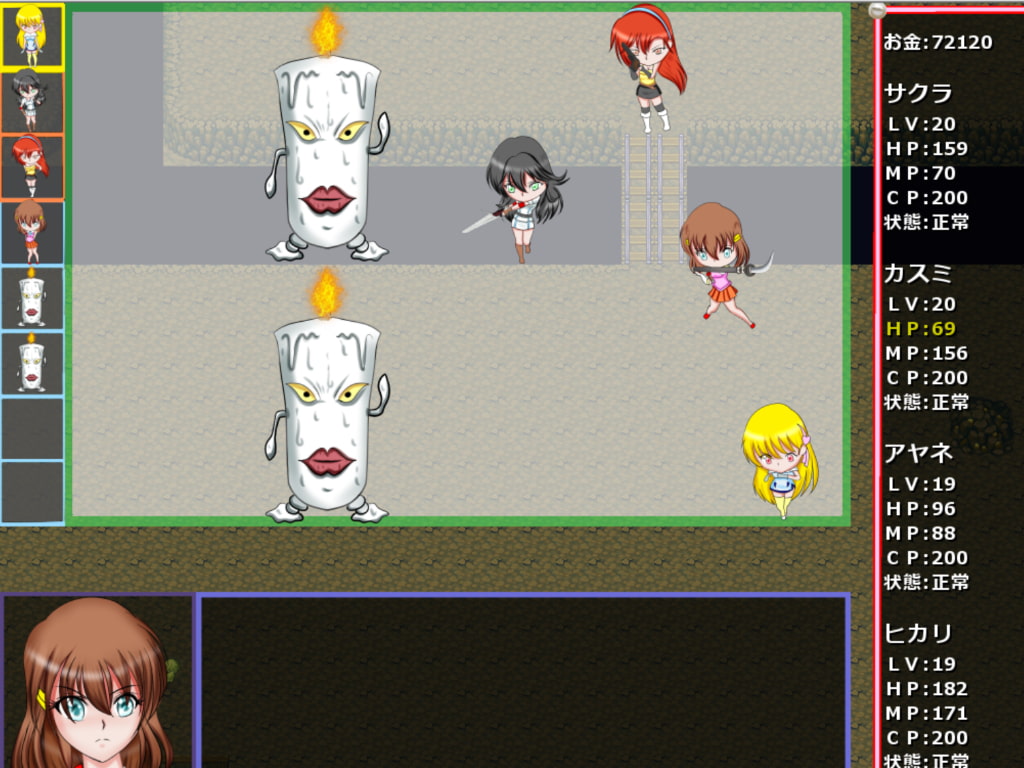This screenshot has width=1024, height=768.
Task: Choose カスミ in the party status list
Action: click(x=918, y=274)
